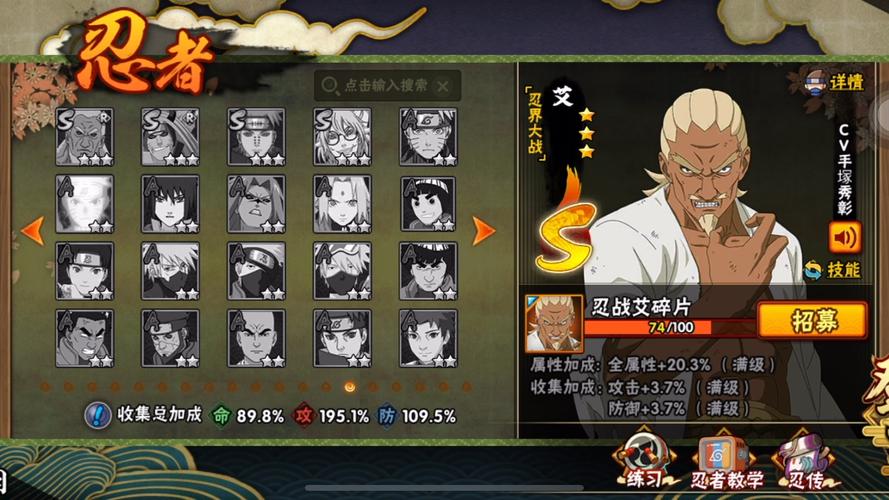
Task: Go to the next ninja page arrow
Action: (x=483, y=231)
